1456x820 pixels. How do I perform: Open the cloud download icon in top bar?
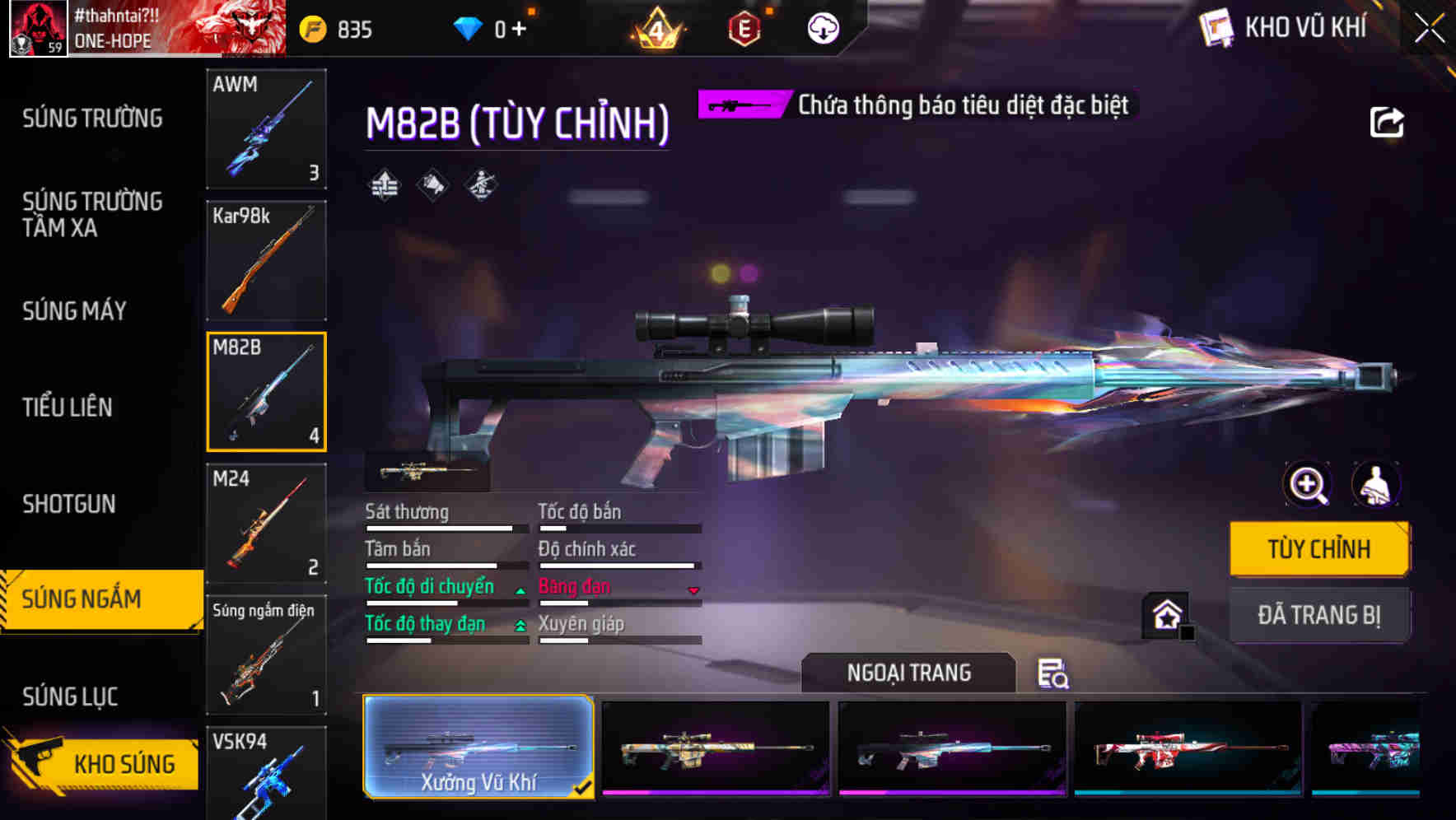[822, 27]
